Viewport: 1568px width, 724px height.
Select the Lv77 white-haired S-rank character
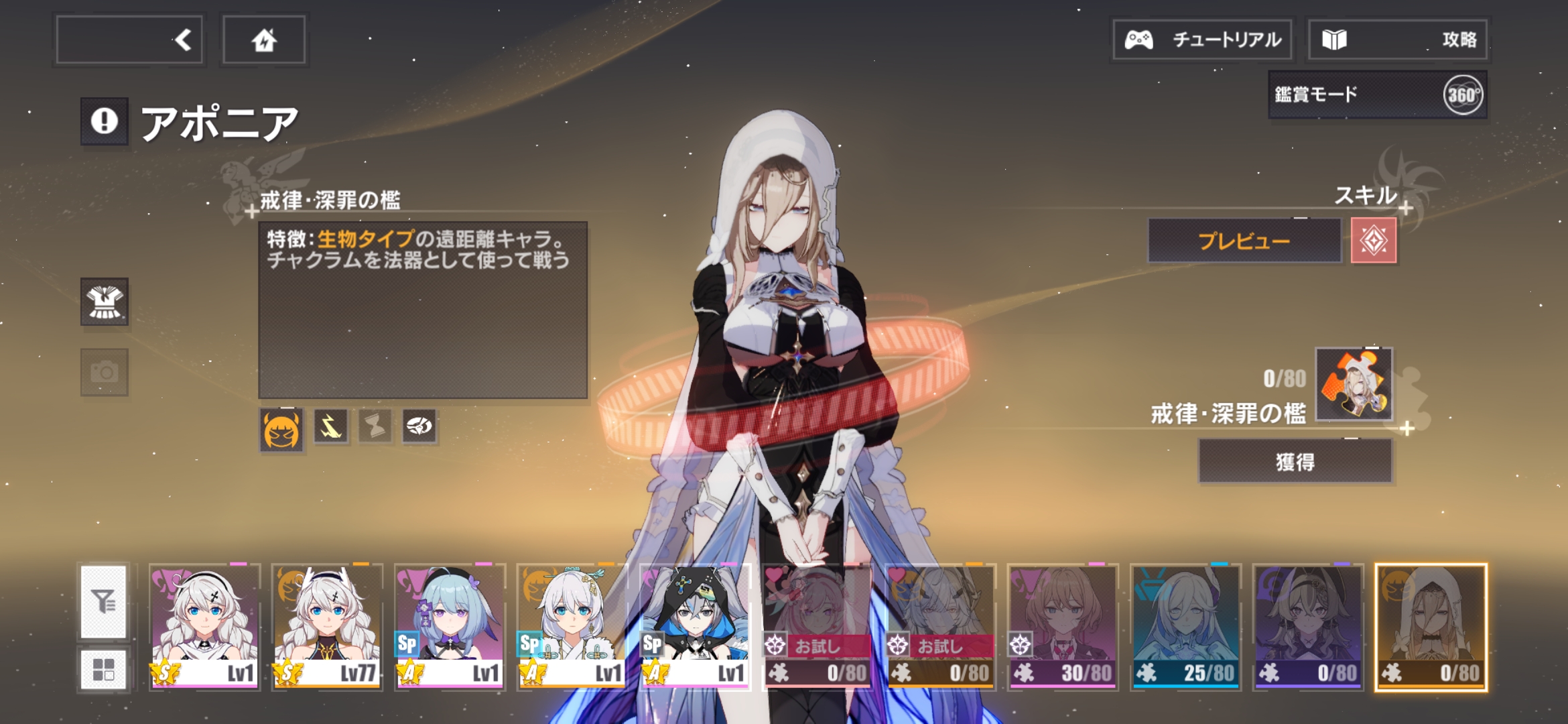click(x=327, y=627)
